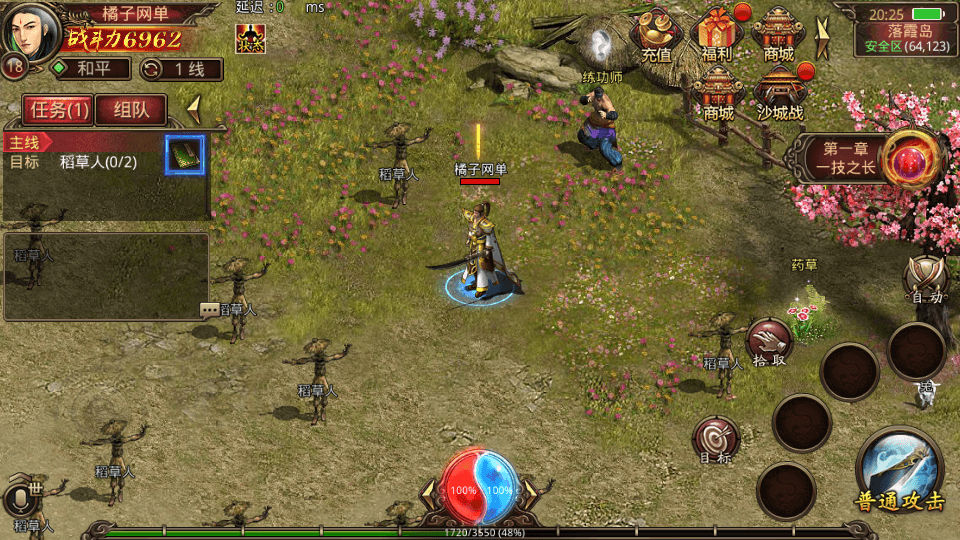960x540 pixels.
Task: Click the player portrait avatar
Action: tap(28, 30)
